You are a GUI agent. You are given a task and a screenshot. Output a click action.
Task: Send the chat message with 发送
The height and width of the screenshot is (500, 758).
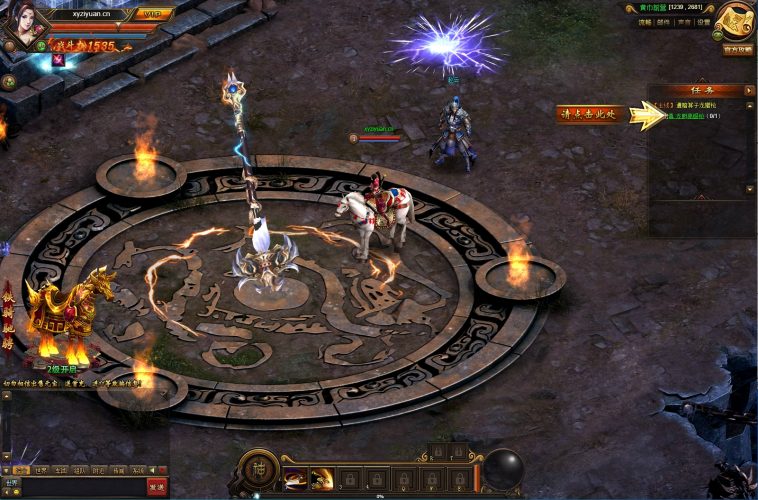(x=157, y=486)
